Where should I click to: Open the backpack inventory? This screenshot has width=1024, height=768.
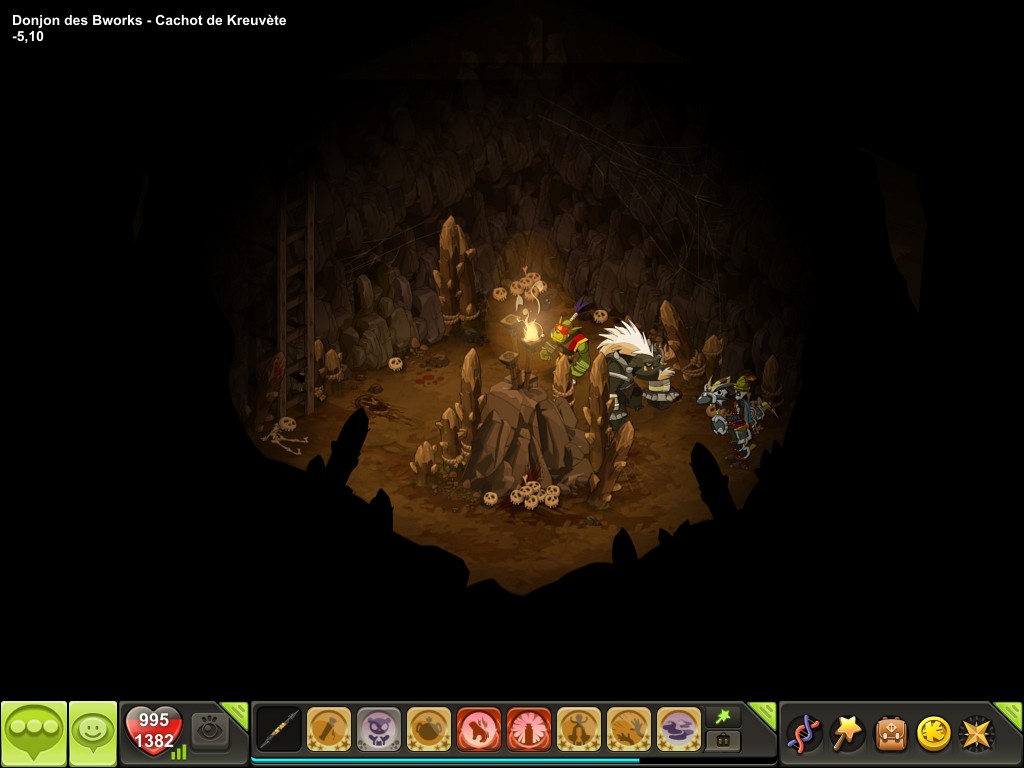(x=891, y=733)
